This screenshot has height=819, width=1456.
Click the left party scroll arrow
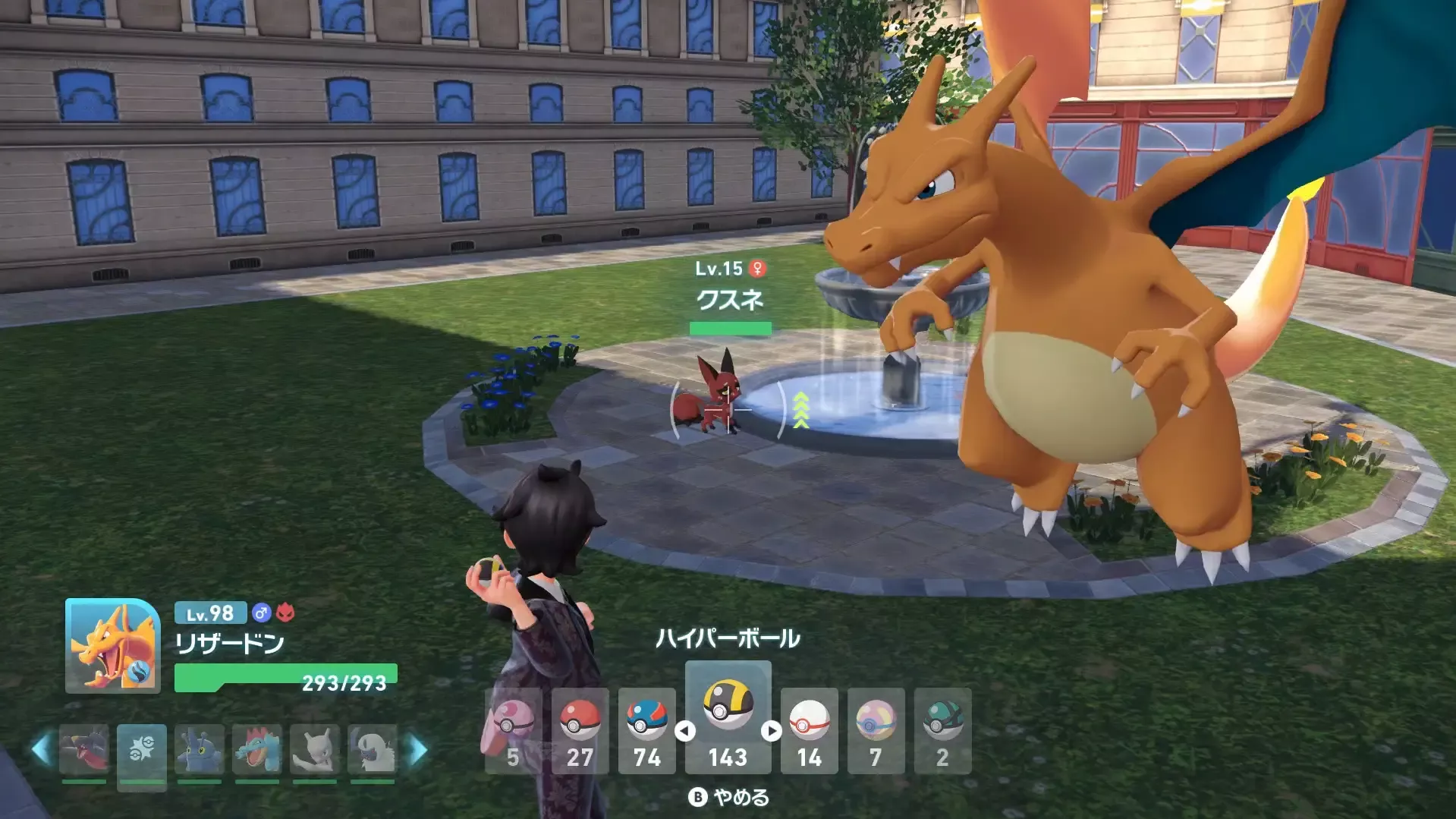coord(41,750)
